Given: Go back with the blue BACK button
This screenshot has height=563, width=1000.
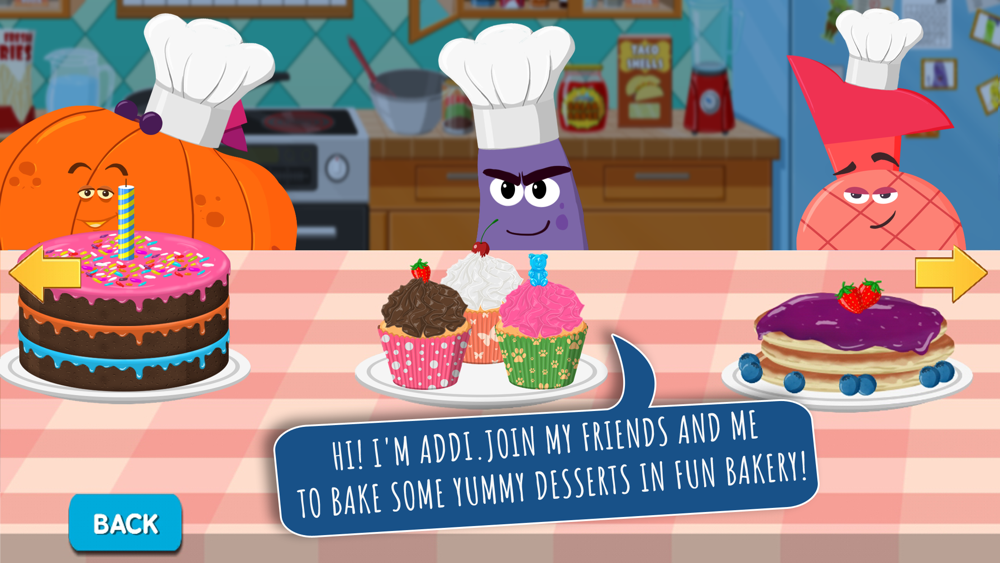Looking at the screenshot, I should pyautogui.click(x=125, y=523).
